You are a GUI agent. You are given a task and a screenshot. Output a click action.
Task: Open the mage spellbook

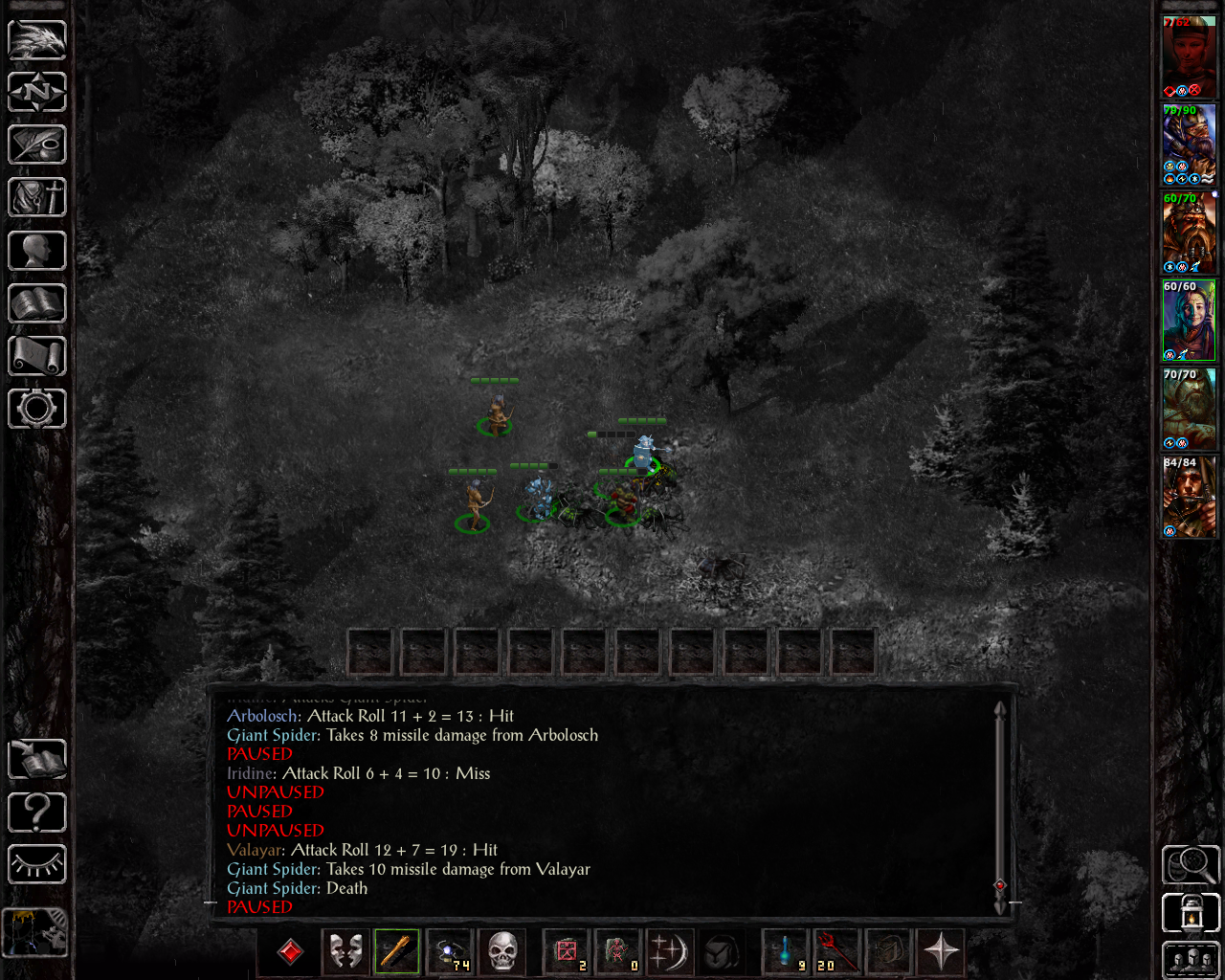pos(37,303)
